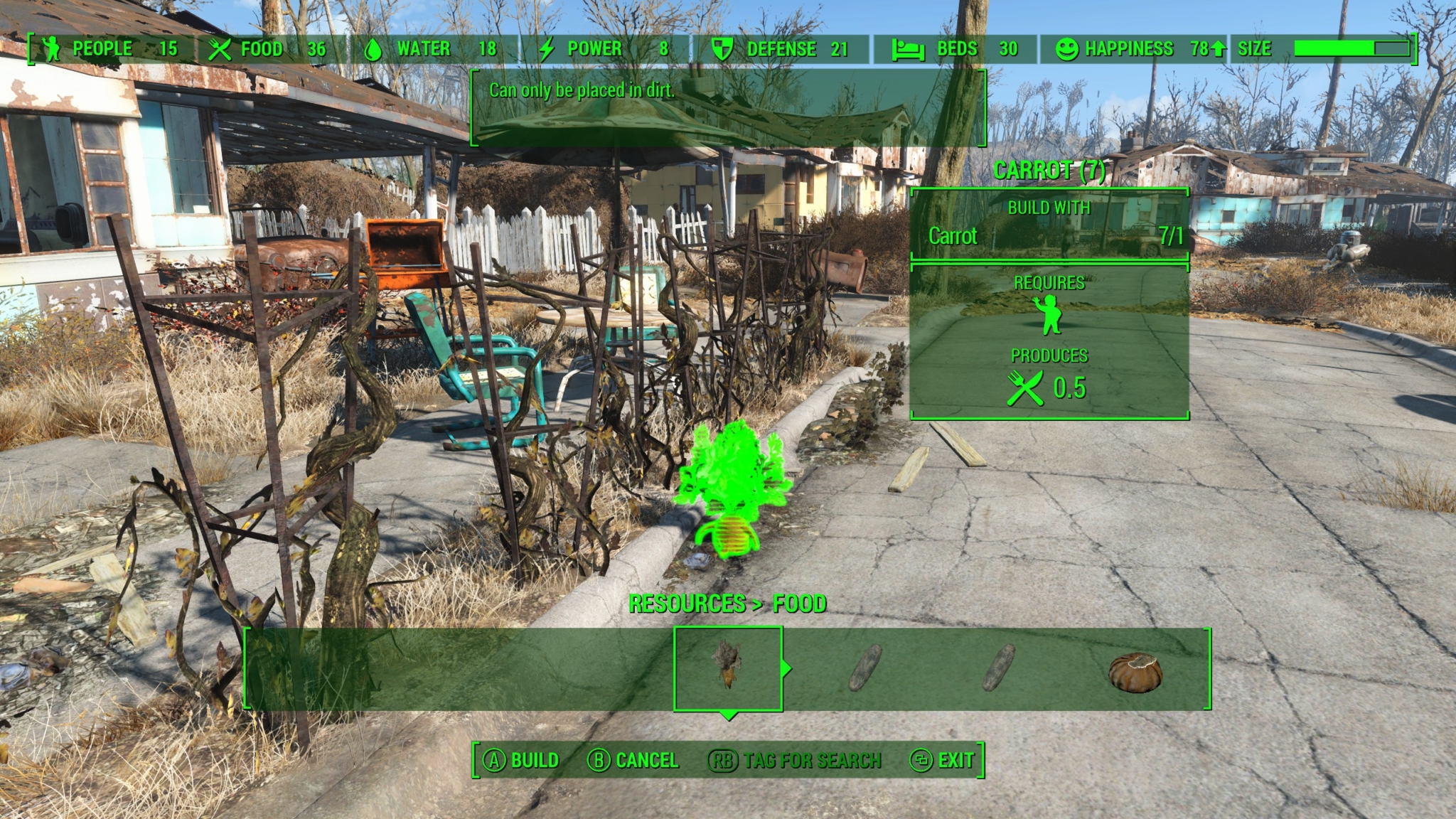This screenshot has width=1456, height=819.
Task: Go back to the Resources category
Action: tap(686, 604)
